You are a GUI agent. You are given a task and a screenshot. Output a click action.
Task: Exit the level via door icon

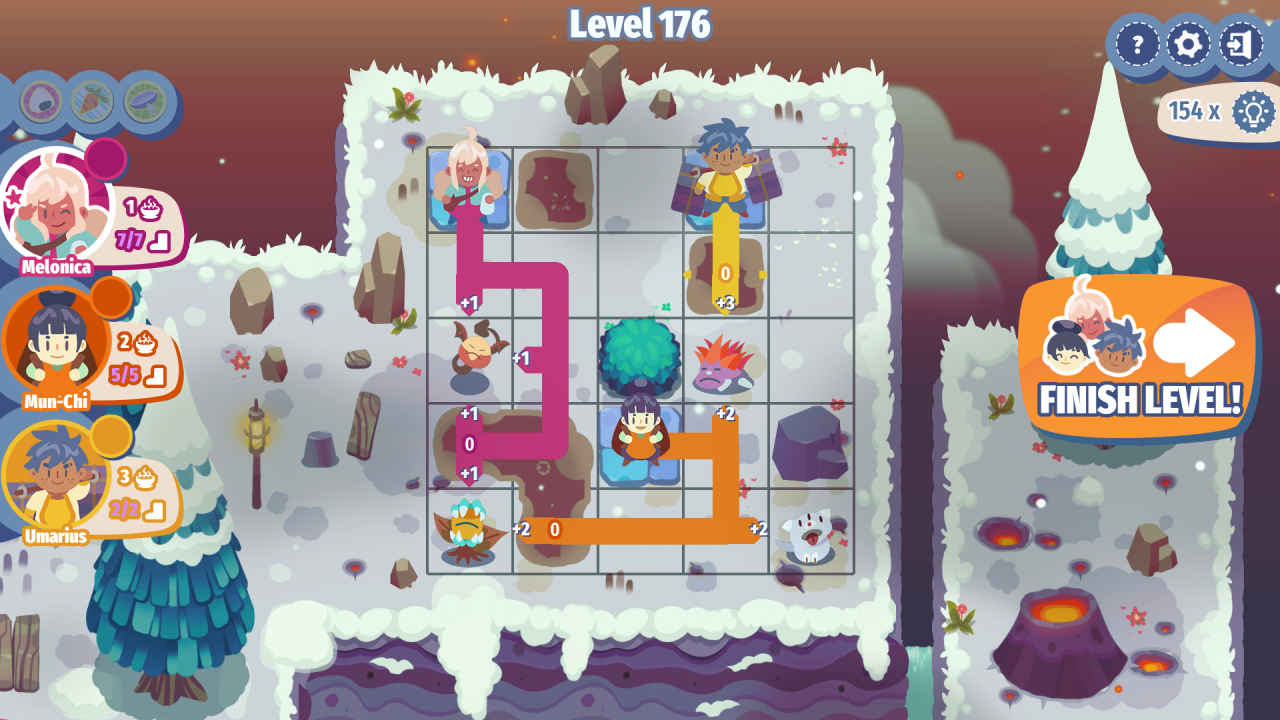[1241, 45]
